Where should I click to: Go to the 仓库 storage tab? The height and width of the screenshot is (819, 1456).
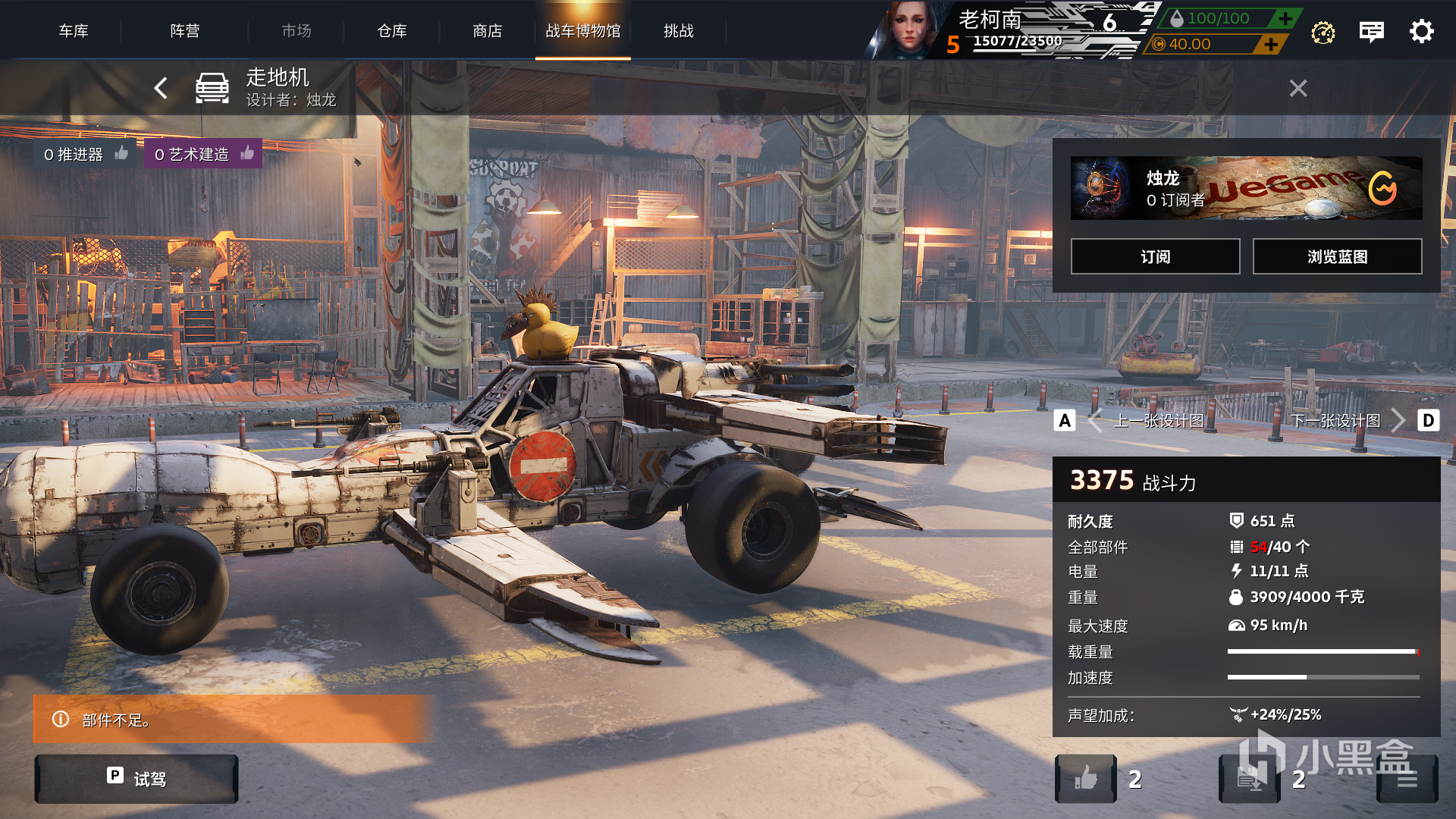coord(392,31)
